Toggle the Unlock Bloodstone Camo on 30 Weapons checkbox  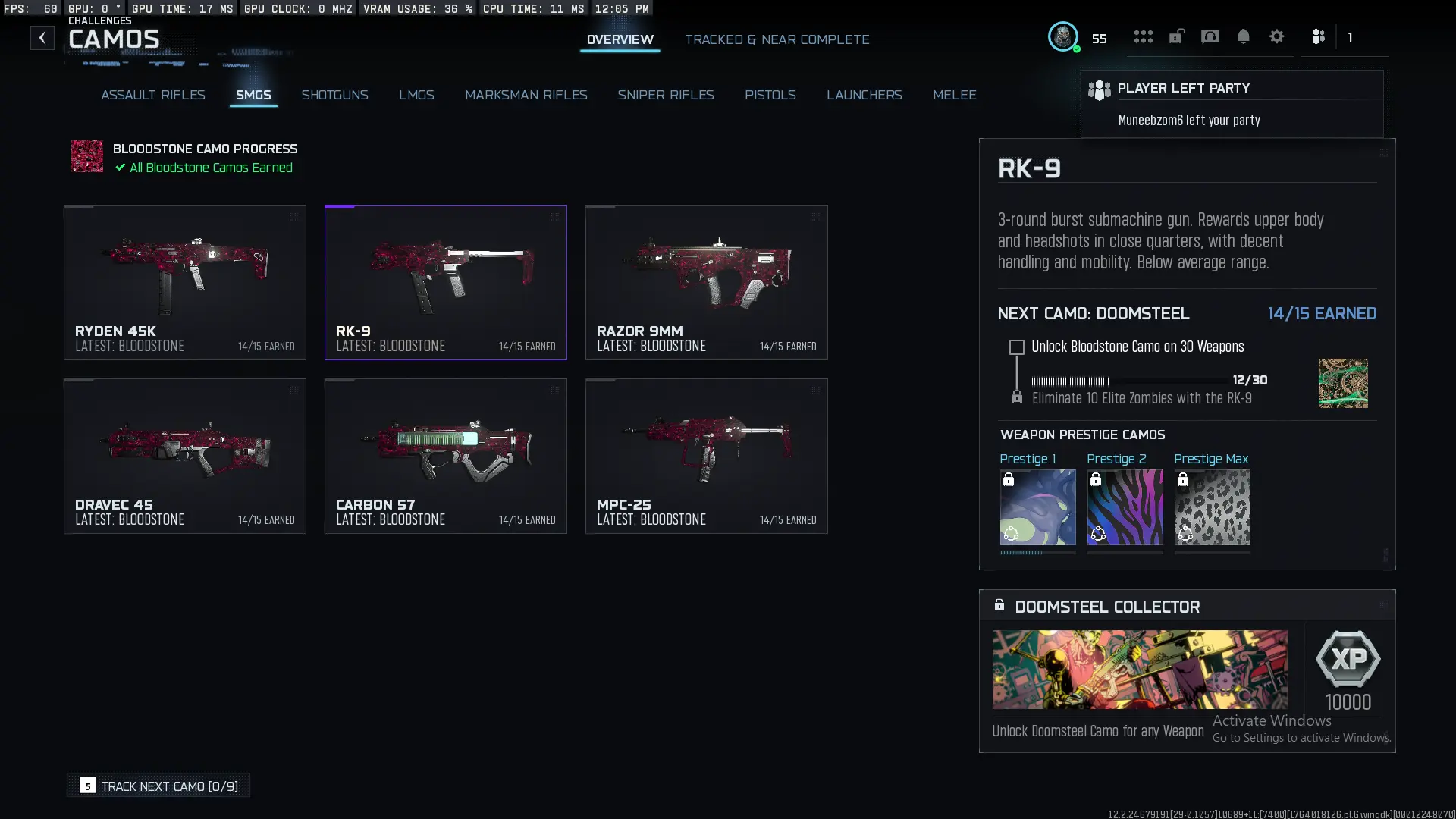coord(1016,347)
